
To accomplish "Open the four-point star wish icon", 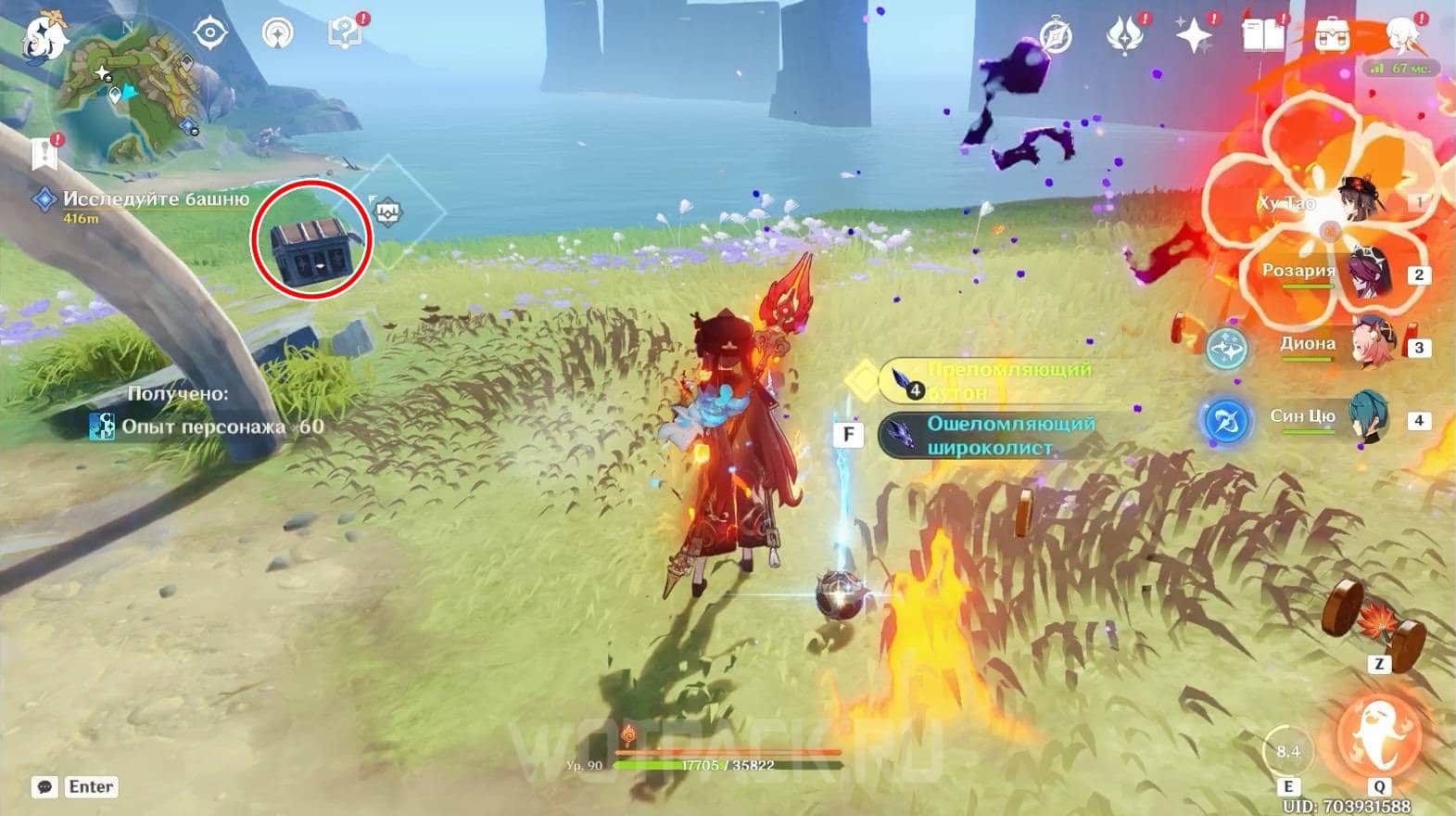I will pos(1193,37).
